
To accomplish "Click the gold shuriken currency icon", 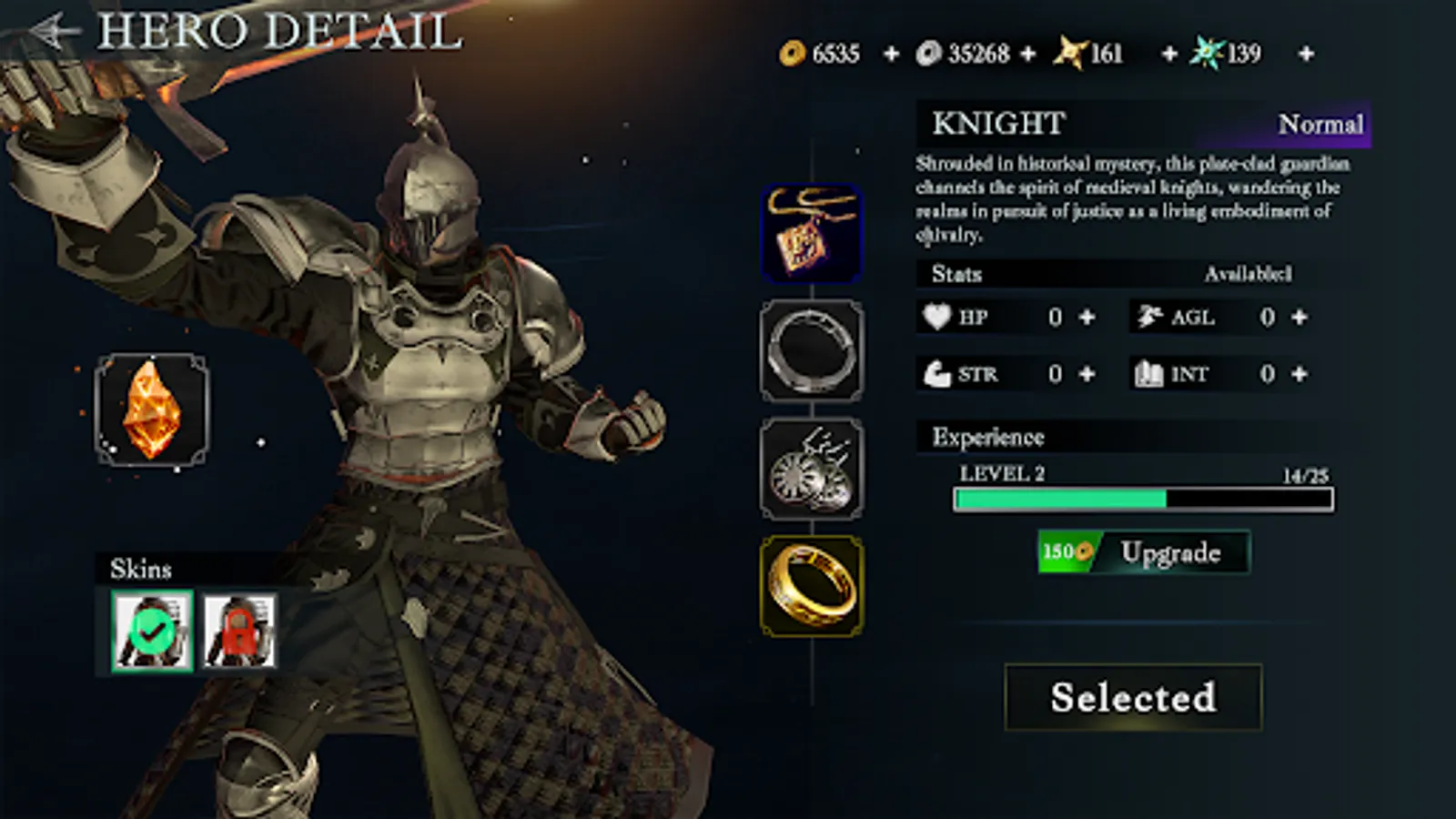I will tap(1070, 54).
